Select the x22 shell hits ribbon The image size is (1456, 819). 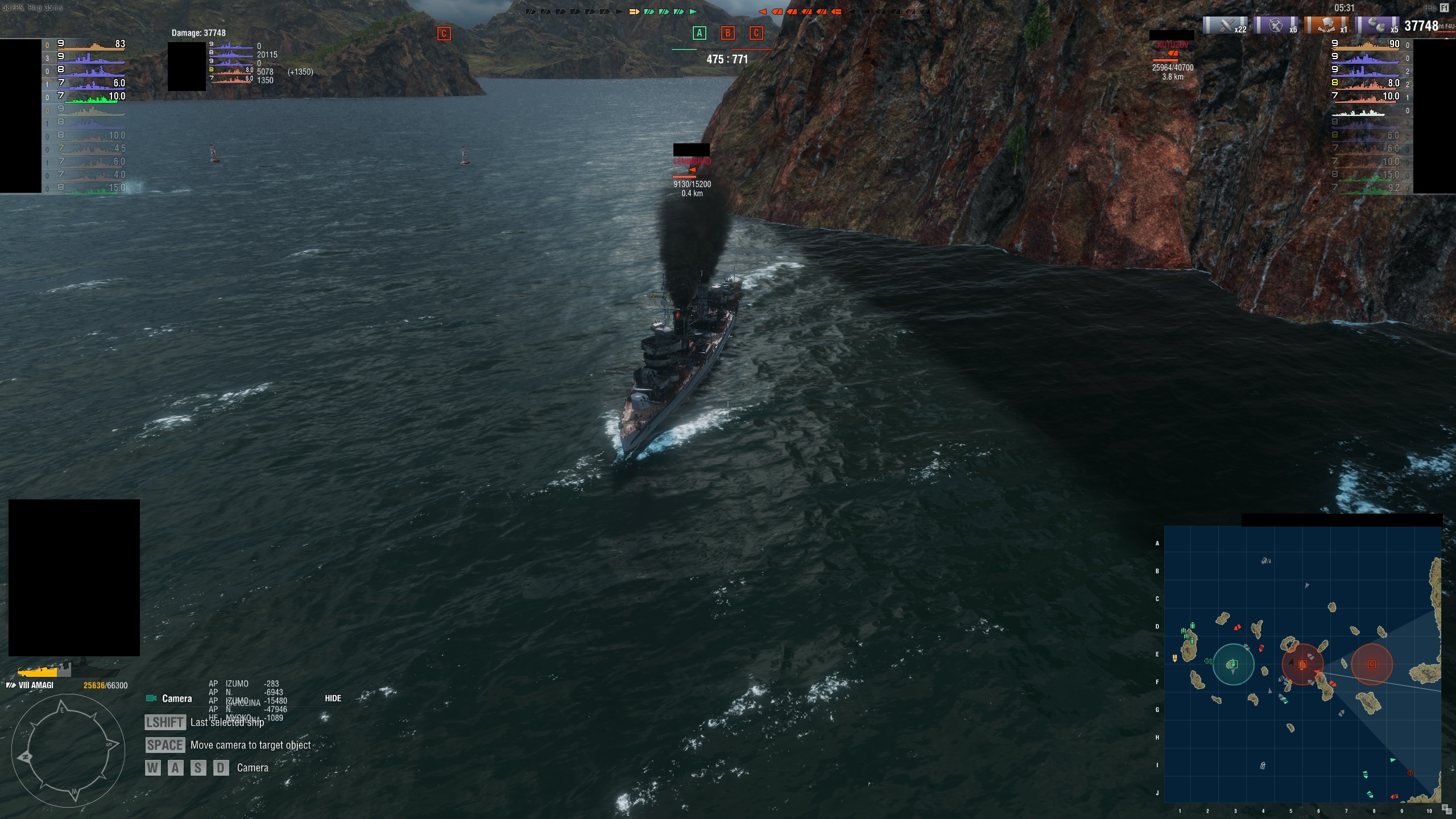pos(1226,25)
